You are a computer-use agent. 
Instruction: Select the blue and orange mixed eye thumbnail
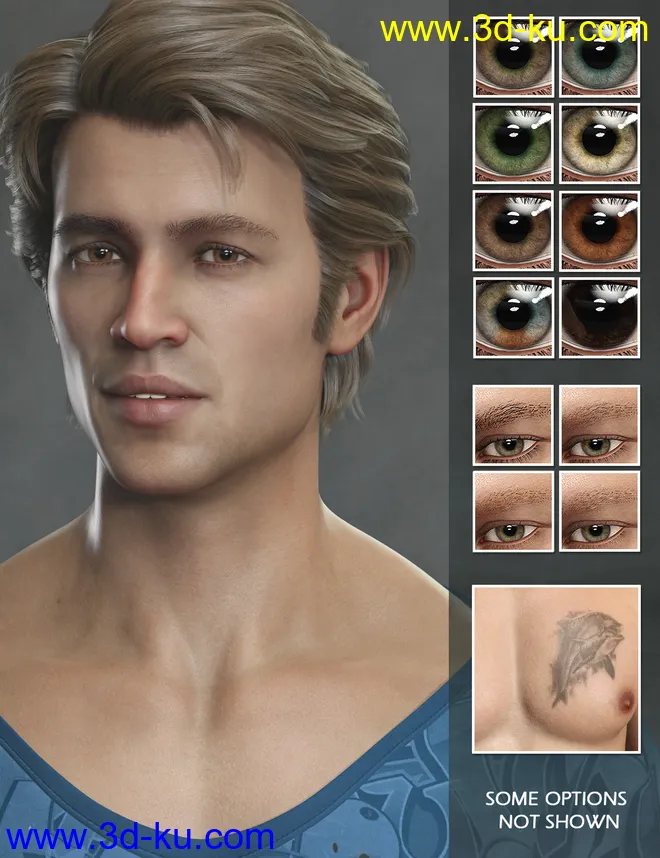513,317
